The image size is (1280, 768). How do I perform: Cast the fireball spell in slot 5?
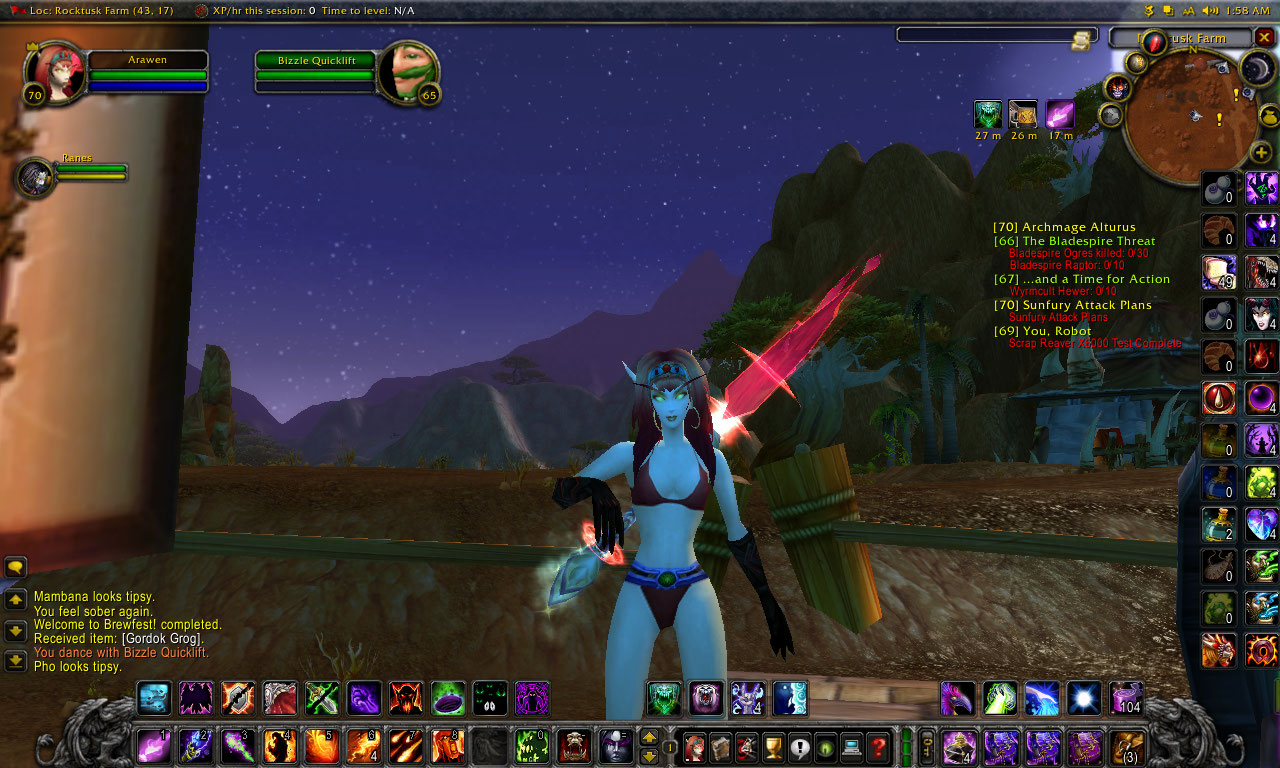[x=321, y=746]
